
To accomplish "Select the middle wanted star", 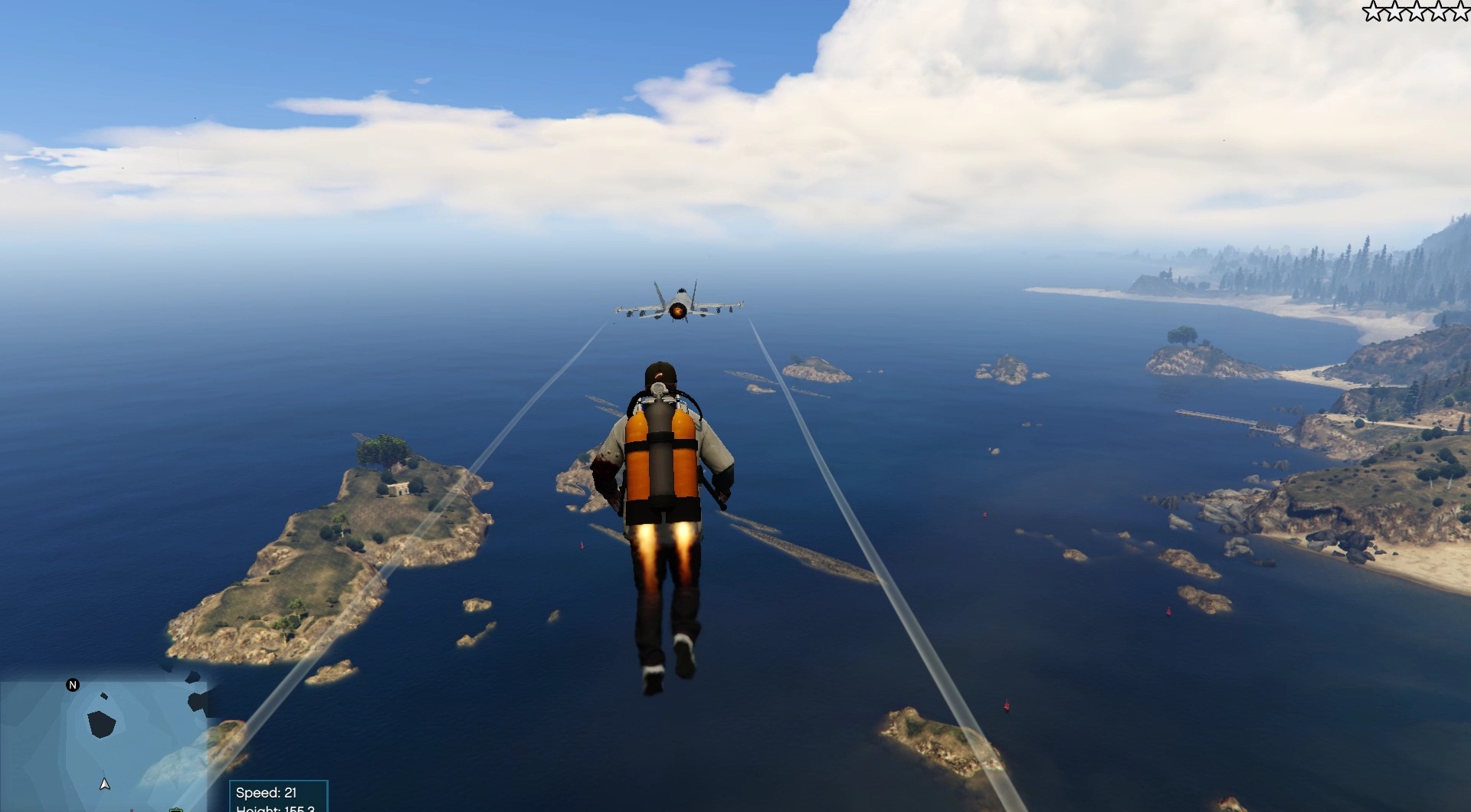I will [1417, 12].
